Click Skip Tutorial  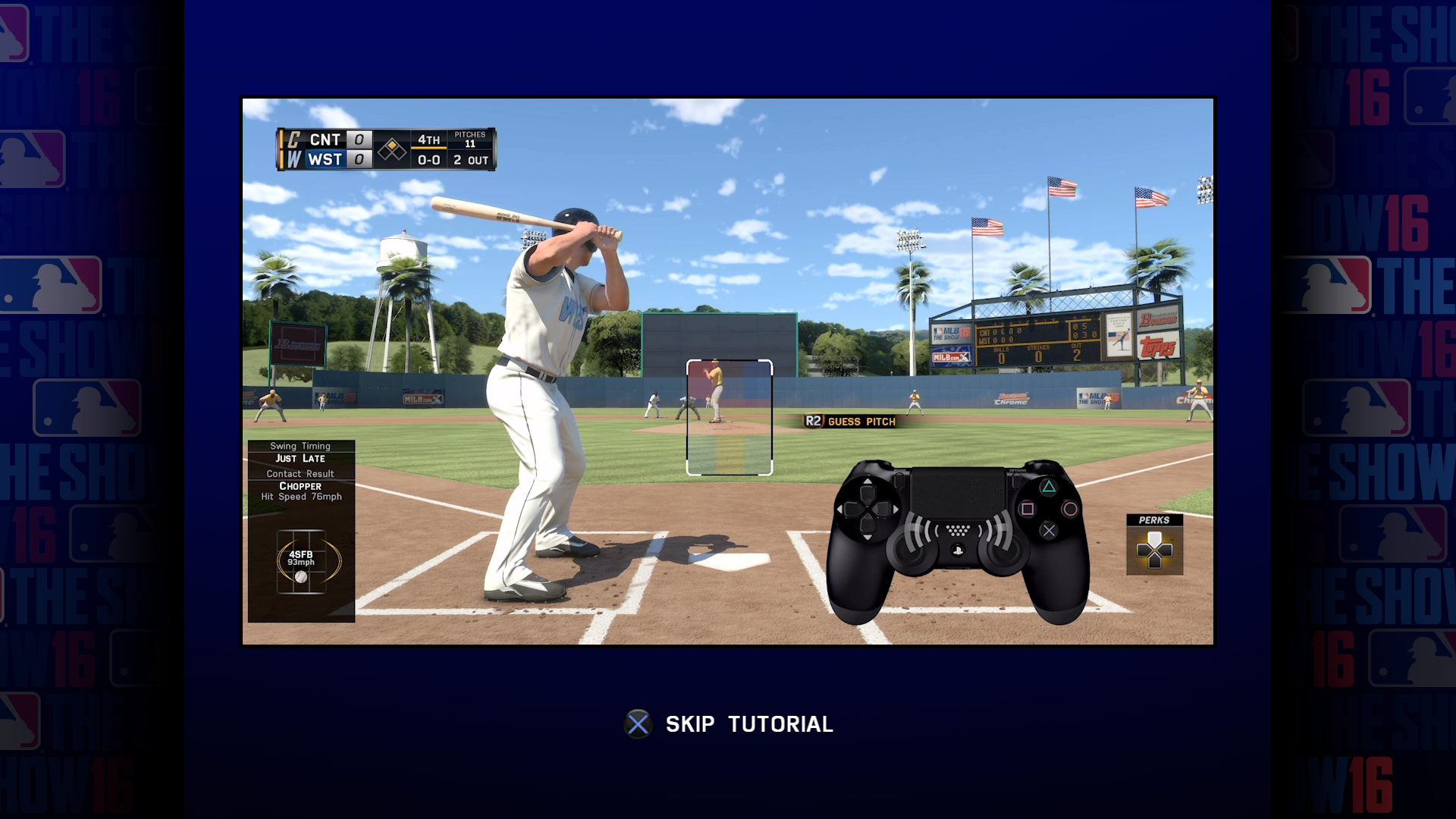point(749,723)
